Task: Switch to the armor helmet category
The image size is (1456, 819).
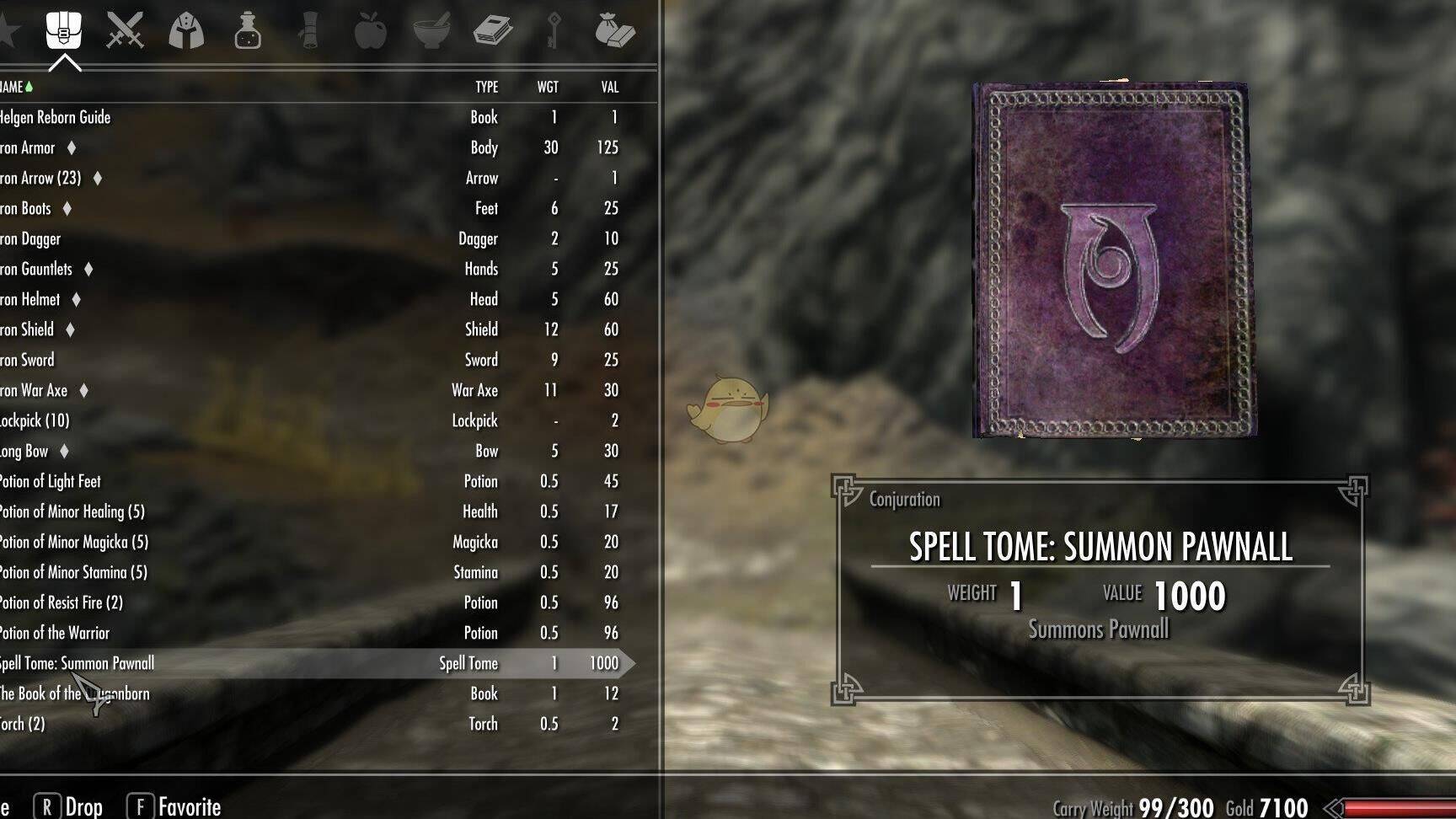Action: coord(186,31)
